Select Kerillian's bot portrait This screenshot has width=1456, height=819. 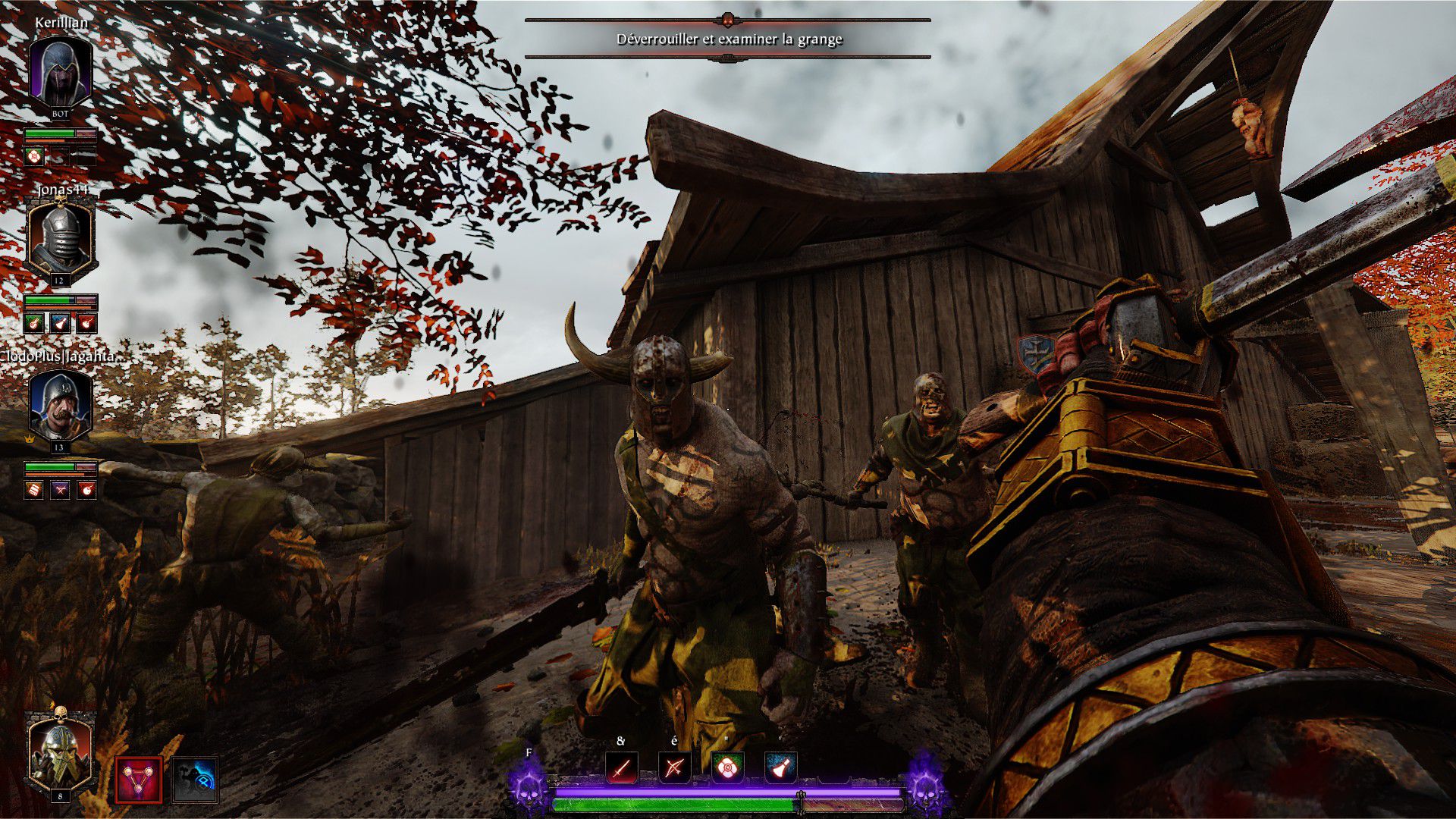point(61,73)
